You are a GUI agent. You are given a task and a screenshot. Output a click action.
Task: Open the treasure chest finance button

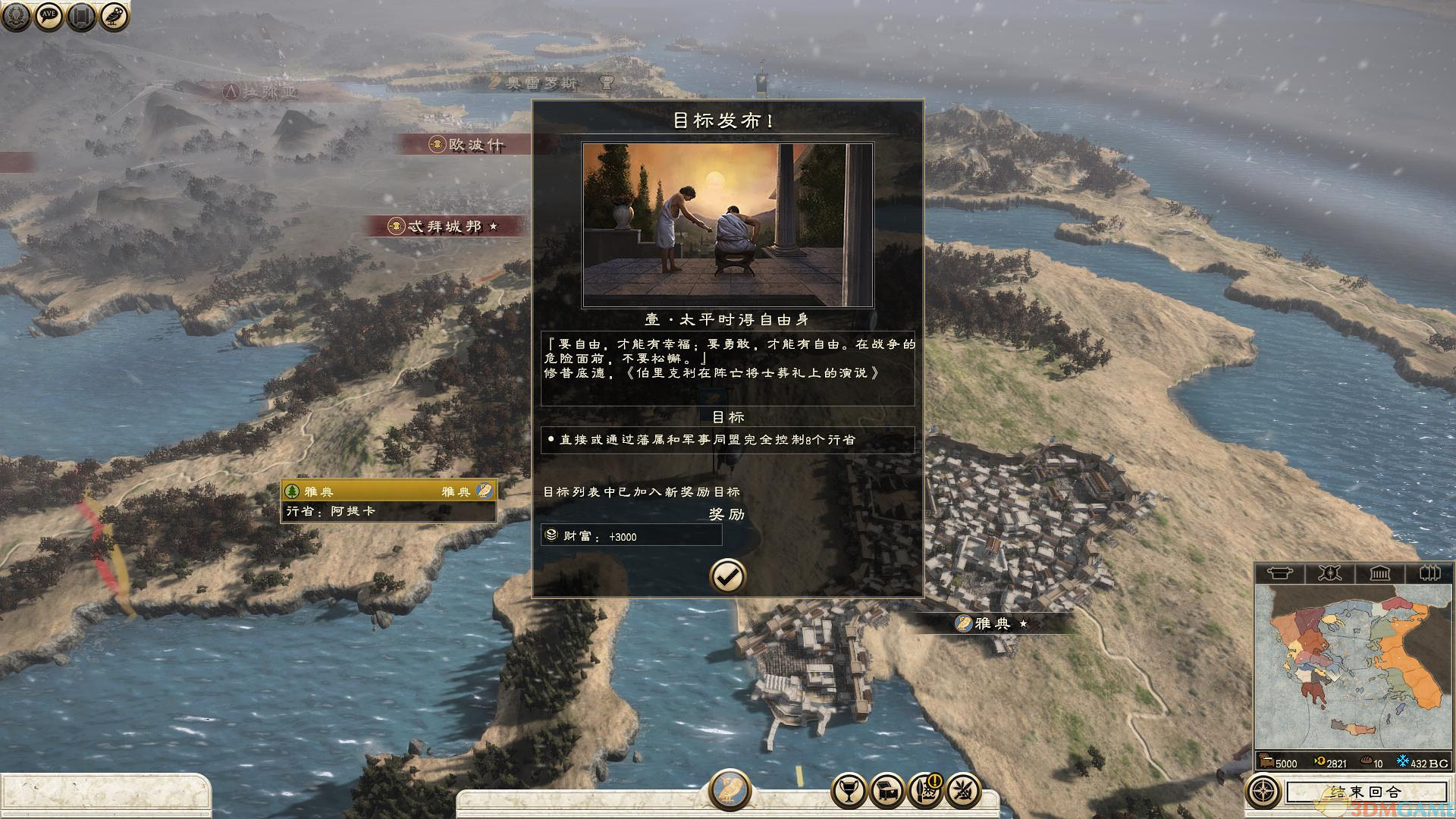[x=887, y=792]
